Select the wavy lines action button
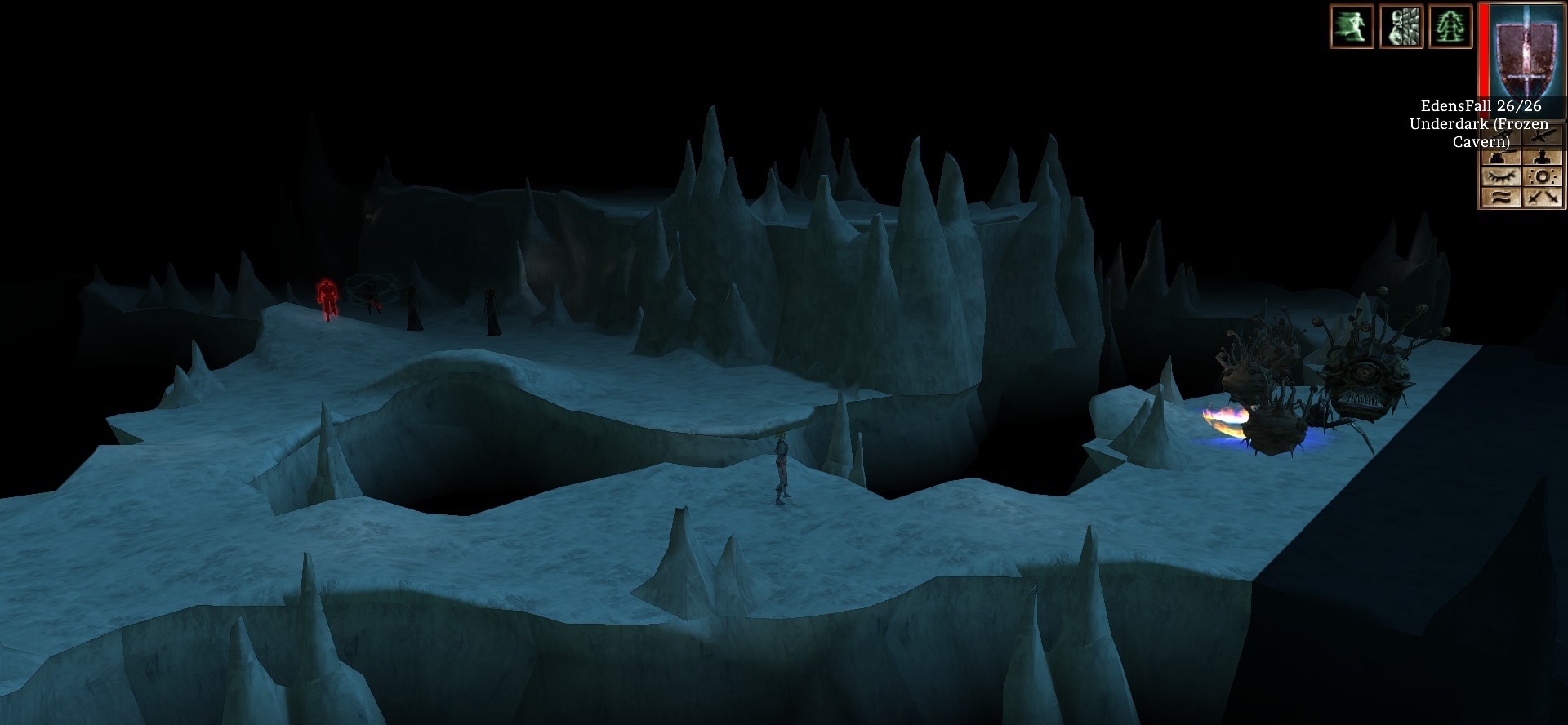1568x725 pixels. [1501, 197]
